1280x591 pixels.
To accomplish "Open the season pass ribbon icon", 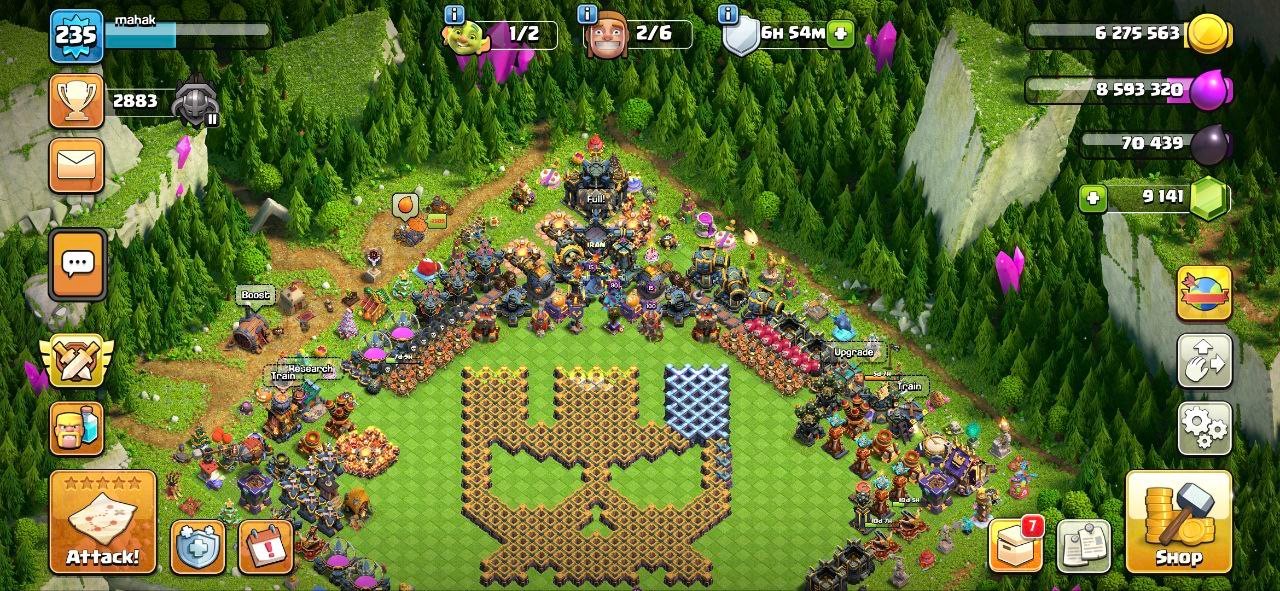I will (1204, 294).
